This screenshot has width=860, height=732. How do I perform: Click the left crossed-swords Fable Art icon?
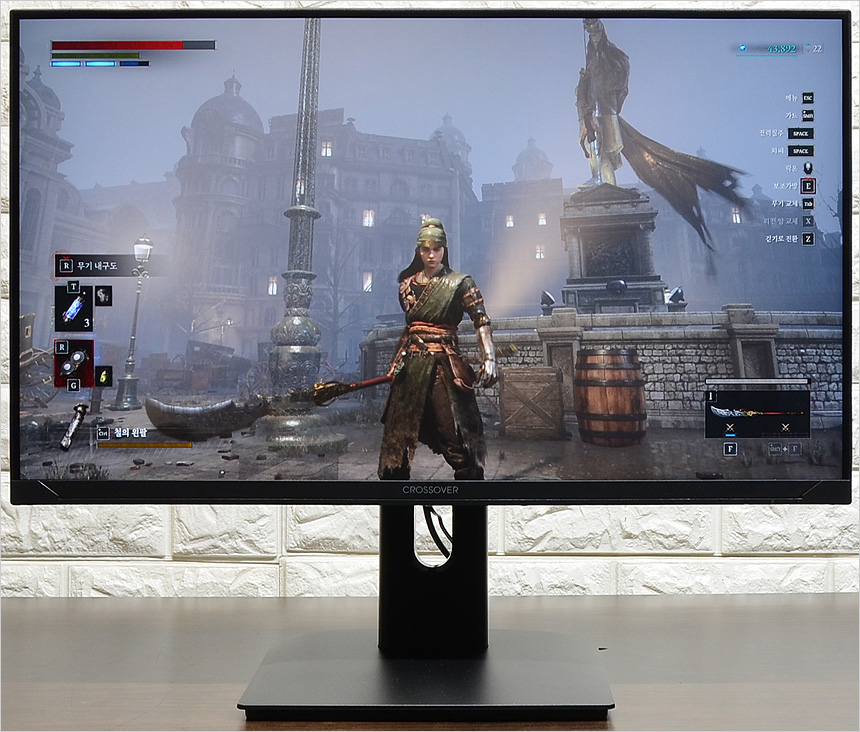click(x=729, y=428)
